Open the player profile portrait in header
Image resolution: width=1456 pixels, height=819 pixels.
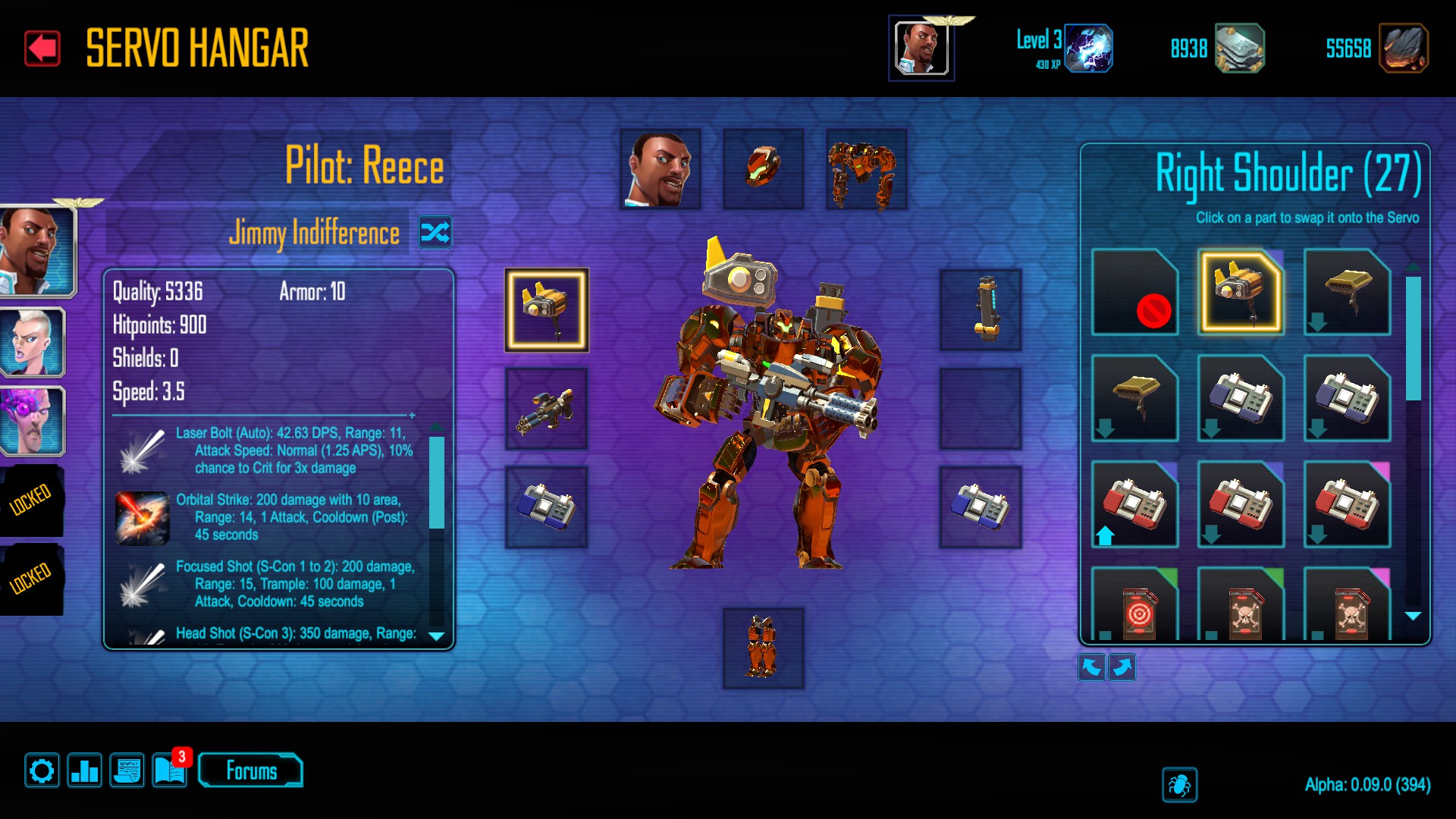tap(921, 49)
